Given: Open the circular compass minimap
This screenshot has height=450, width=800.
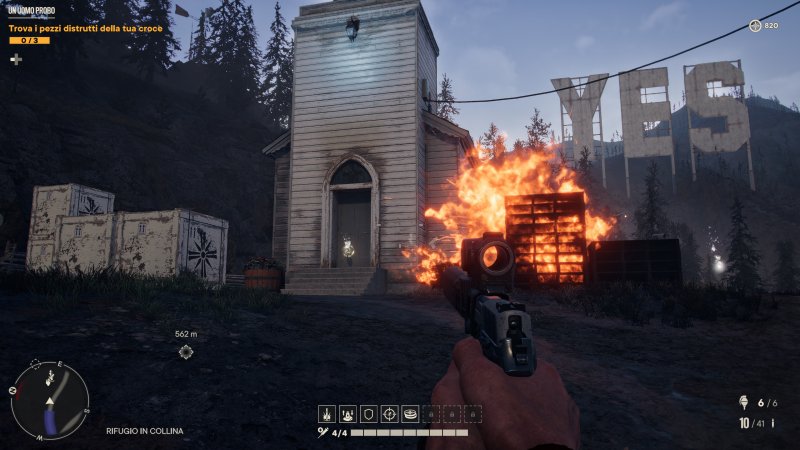Looking at the screenshot, I should click(50, 400).
